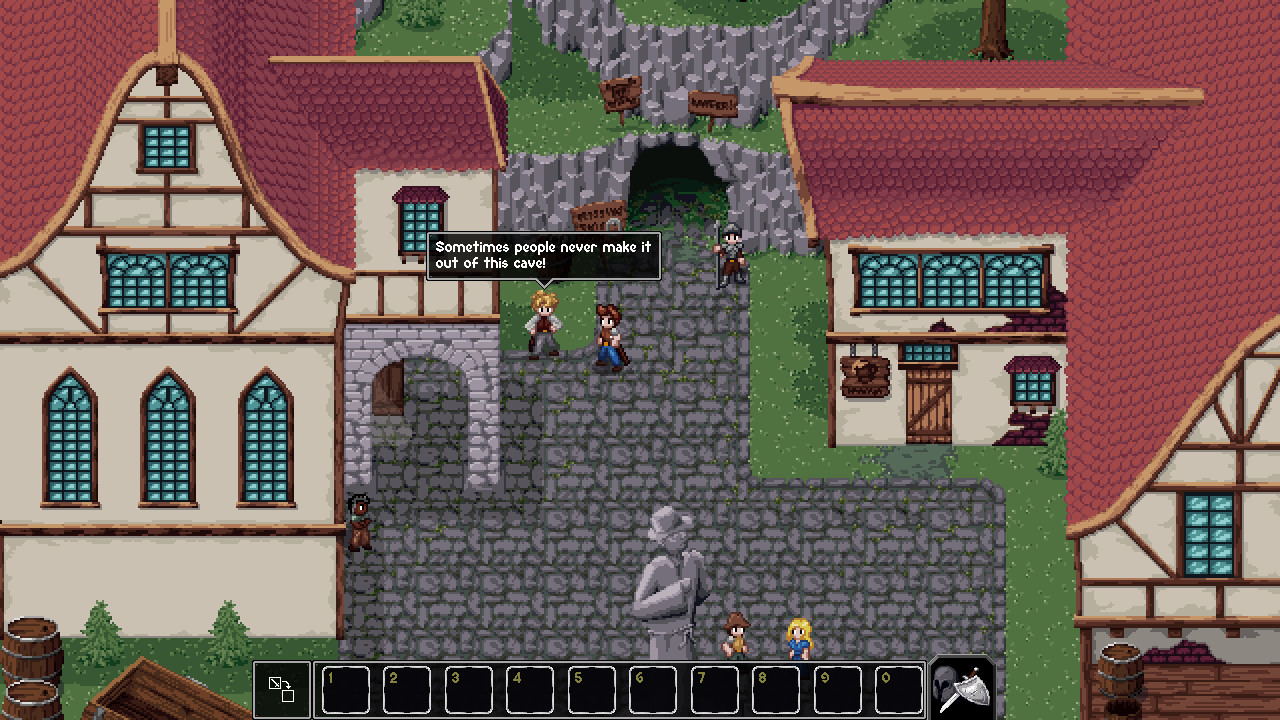This screenshot has height=720, width=1280.
Task: Read the 'Kavier!' wooden sign
Action: 712,101
